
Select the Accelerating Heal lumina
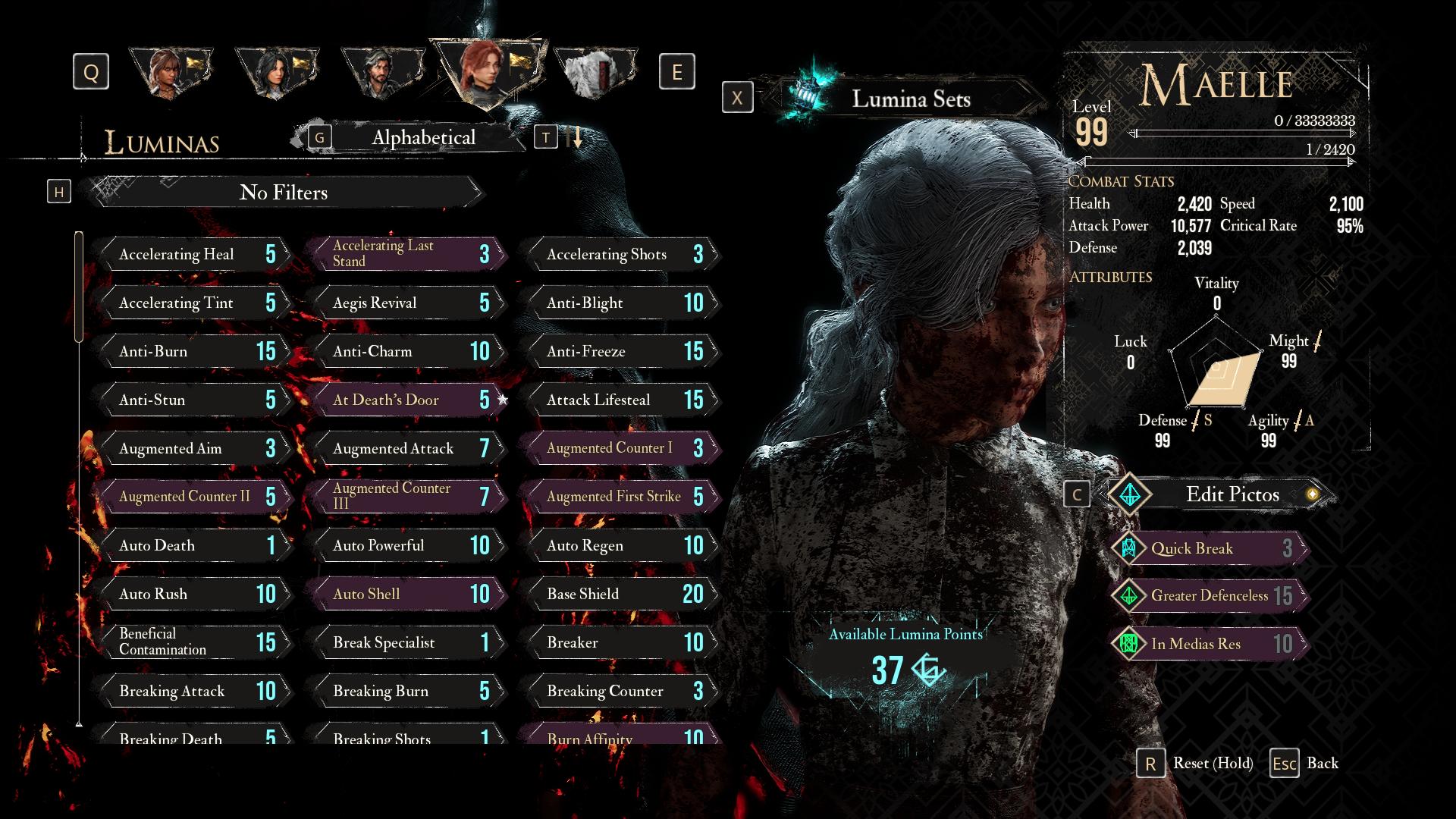tap(193, 254)
